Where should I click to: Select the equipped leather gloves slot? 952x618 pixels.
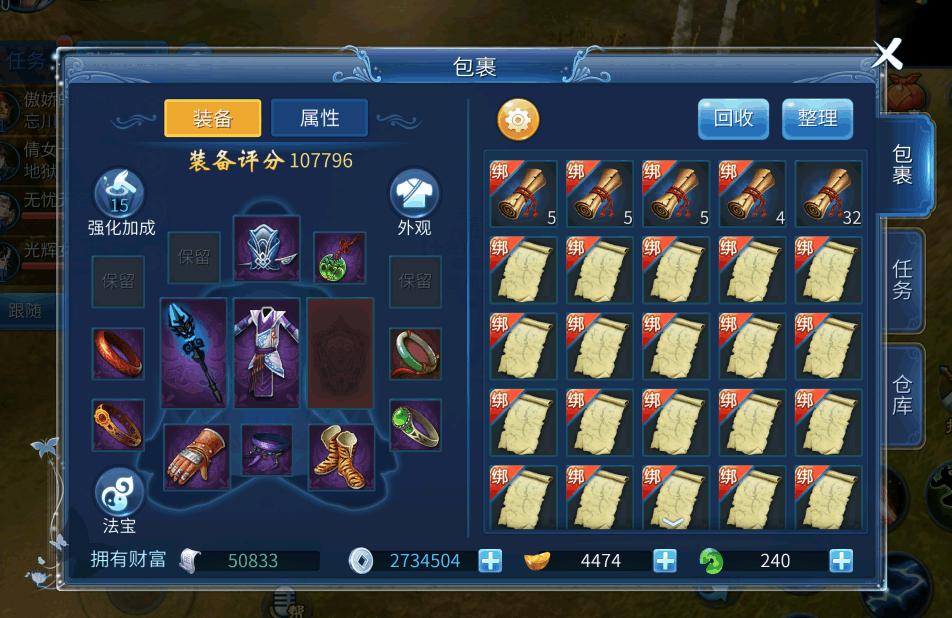194,455
